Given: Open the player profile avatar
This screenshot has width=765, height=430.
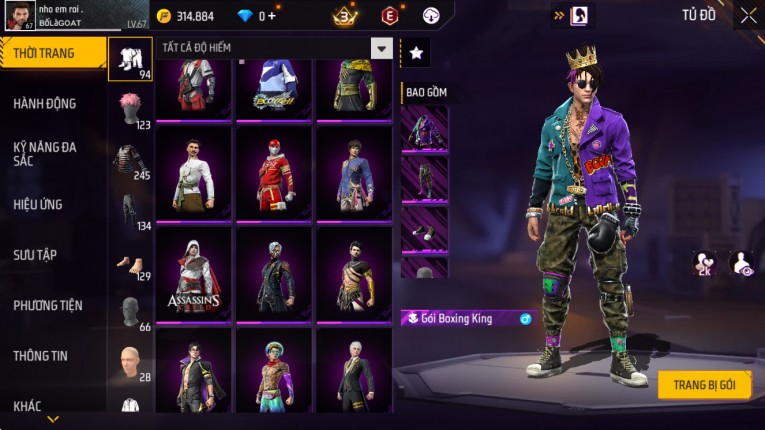Looking at the screenshot, I should click(x=19, y=16).
